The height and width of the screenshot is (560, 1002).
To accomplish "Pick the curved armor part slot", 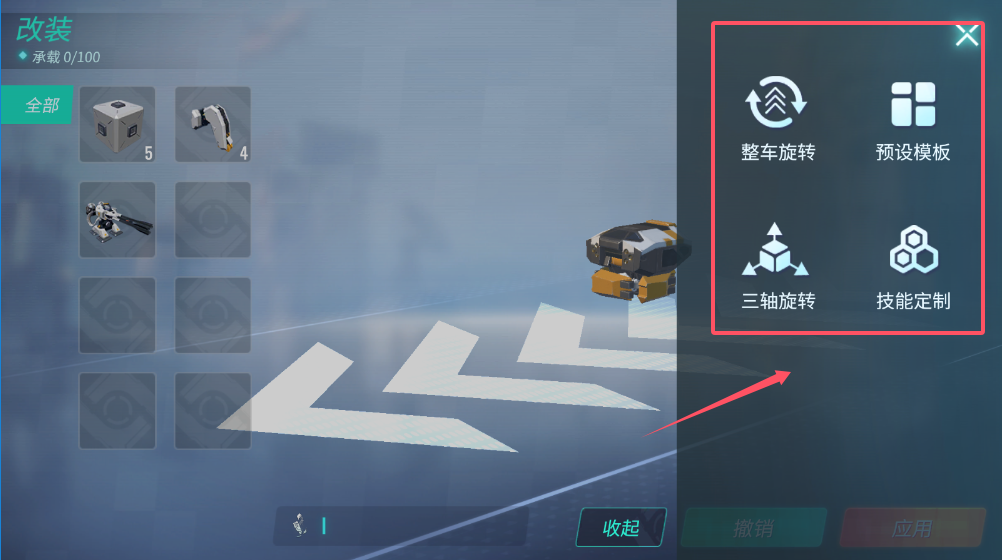I will 212,124.
